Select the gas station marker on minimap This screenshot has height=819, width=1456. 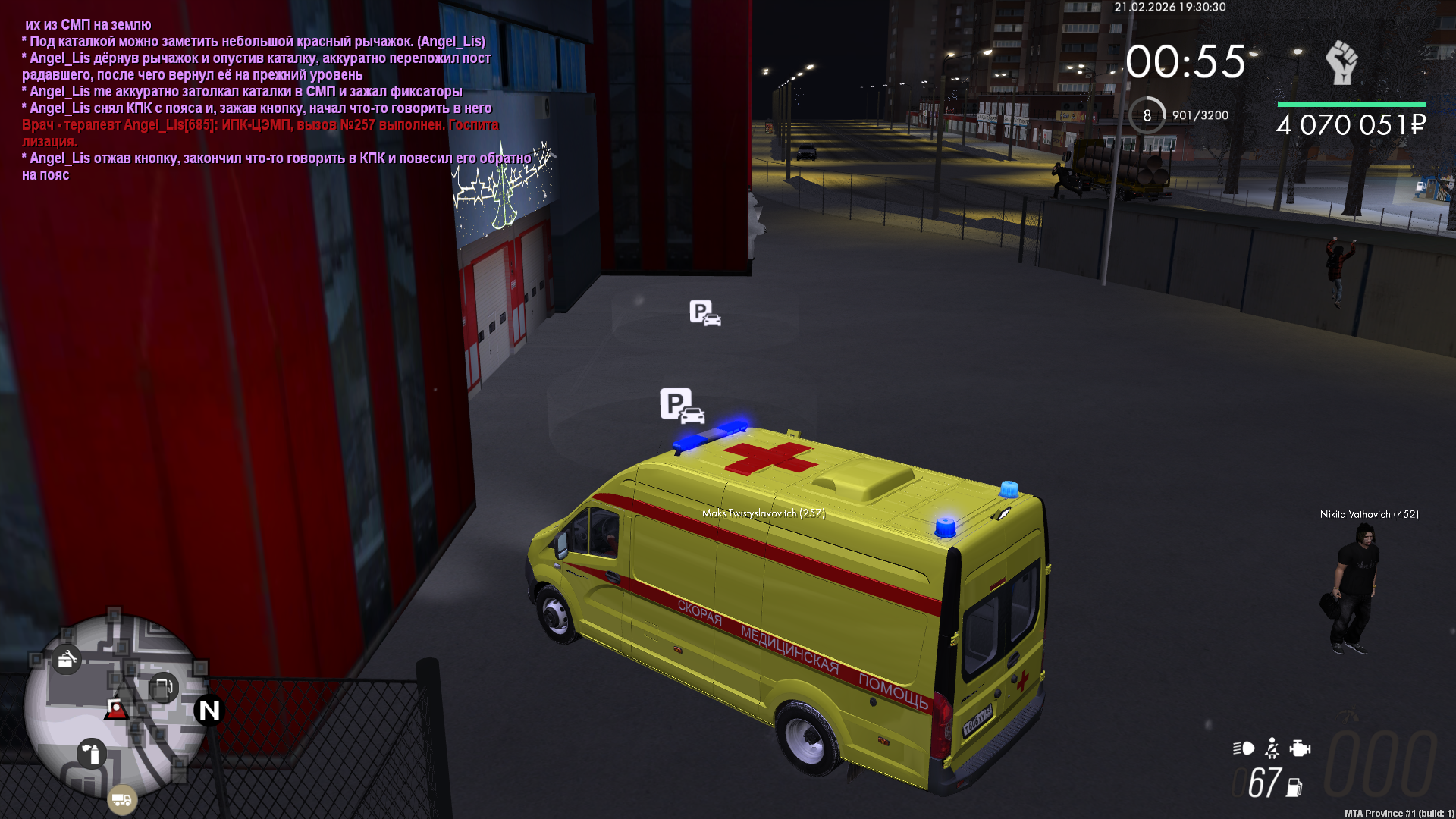point(163,689)
